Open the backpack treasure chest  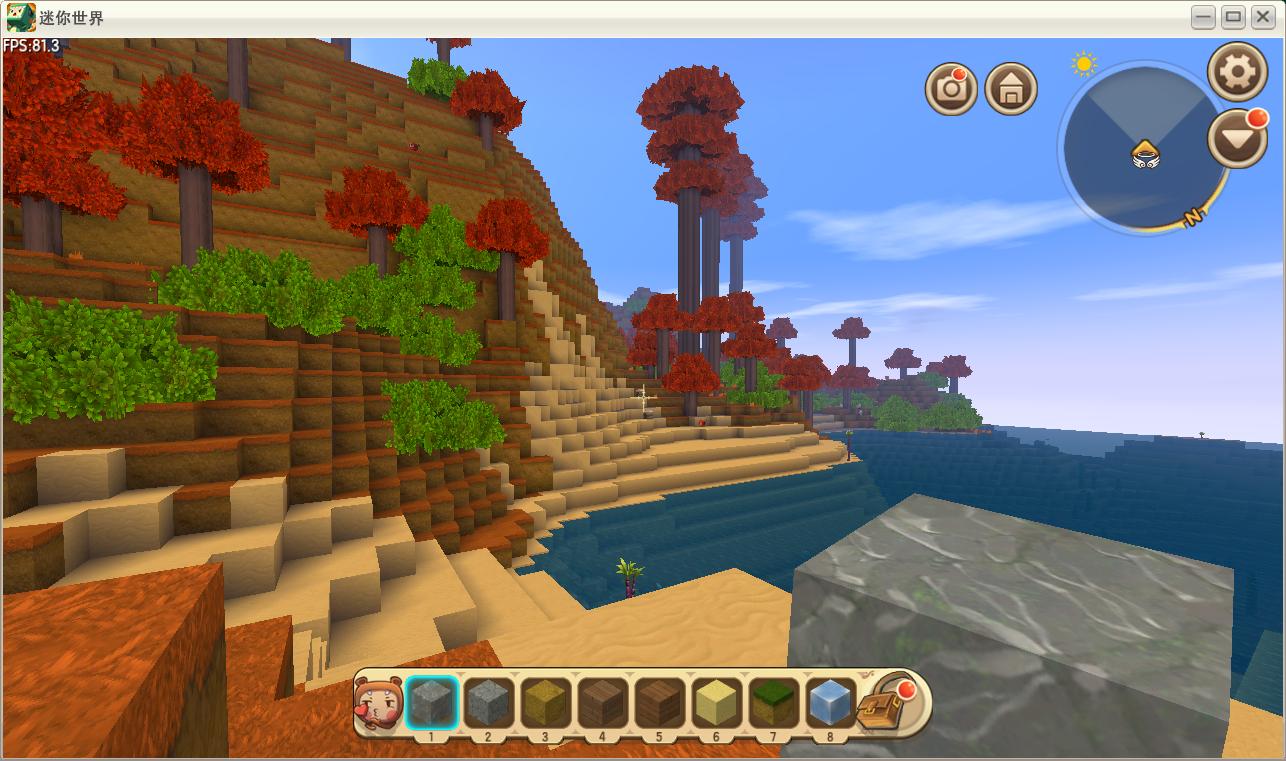(886, 704)
